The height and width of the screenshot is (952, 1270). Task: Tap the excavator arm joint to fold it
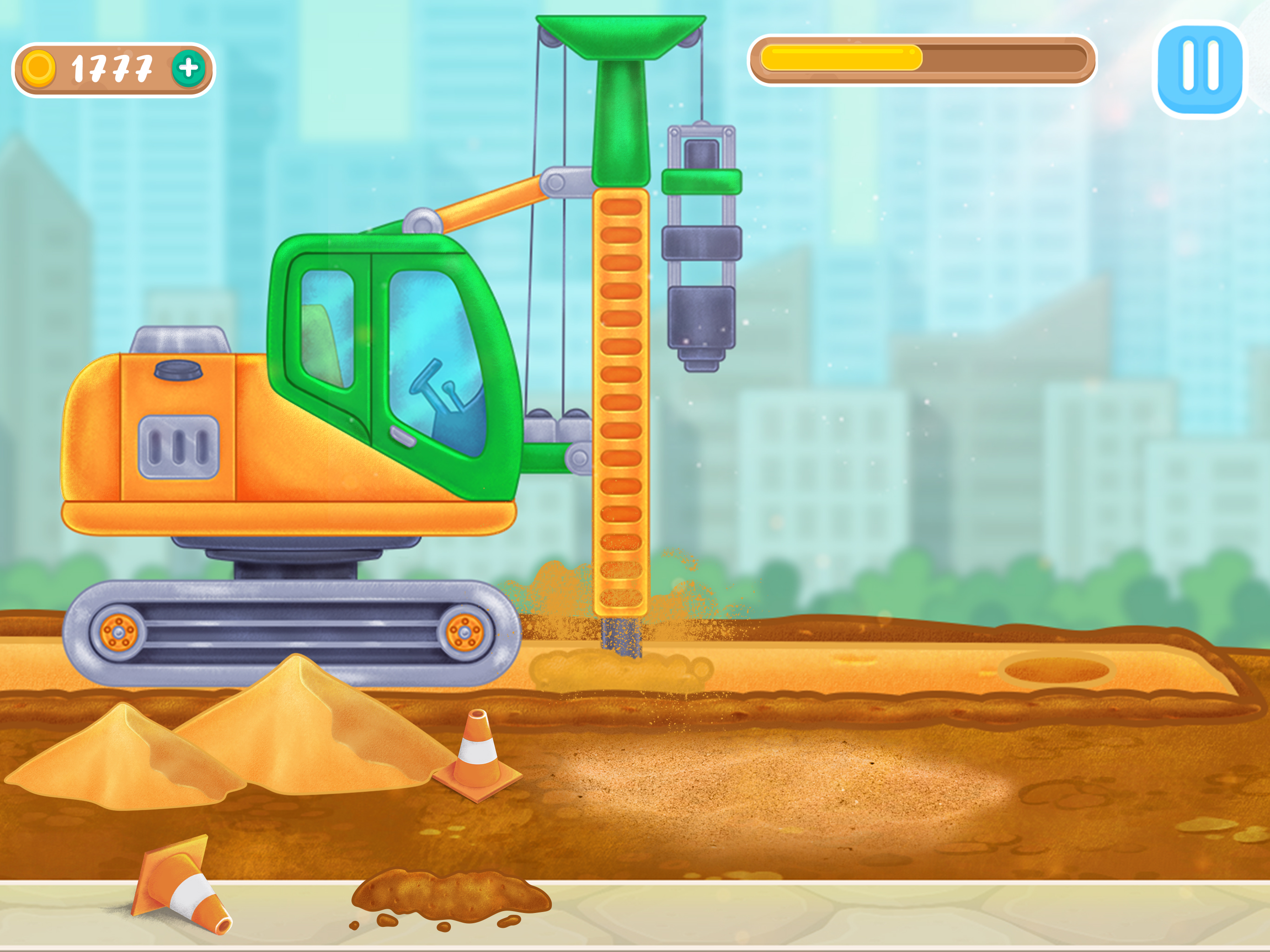click(554, 184)
